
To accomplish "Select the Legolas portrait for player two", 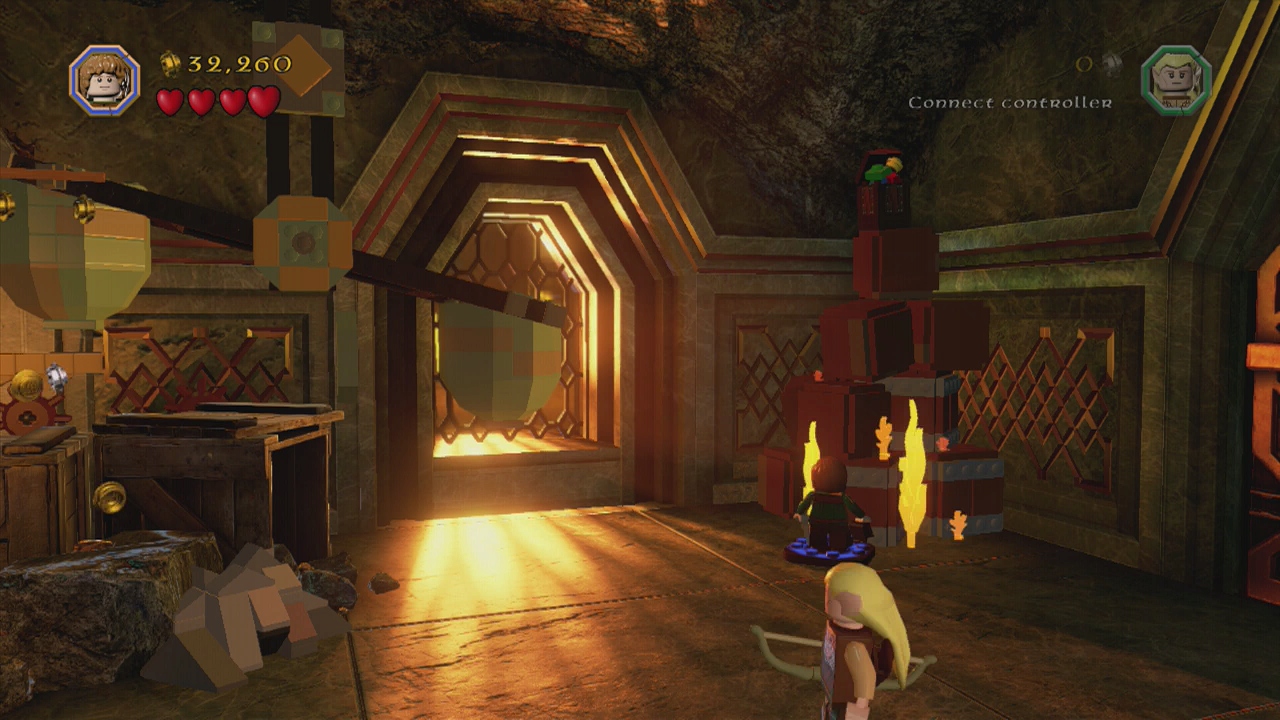I will click(1175, 80).
